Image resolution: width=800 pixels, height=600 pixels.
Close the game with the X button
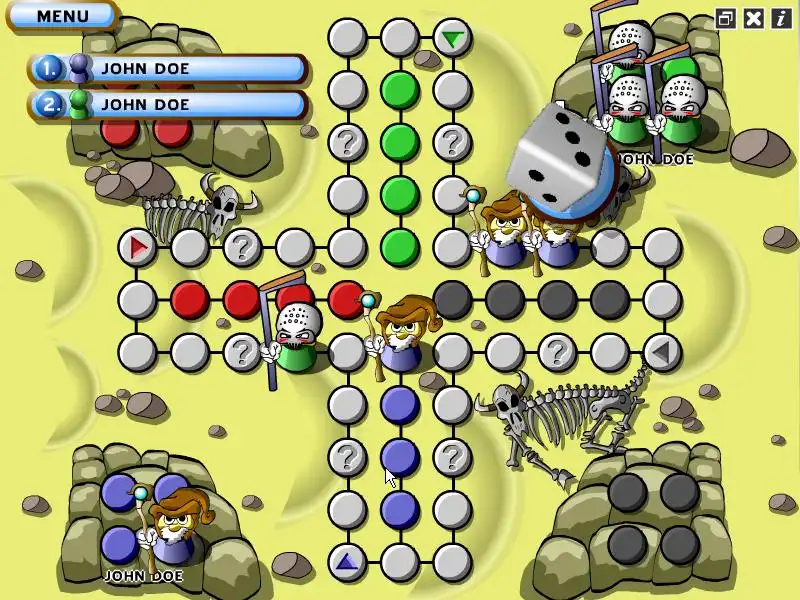coord(754,17)
